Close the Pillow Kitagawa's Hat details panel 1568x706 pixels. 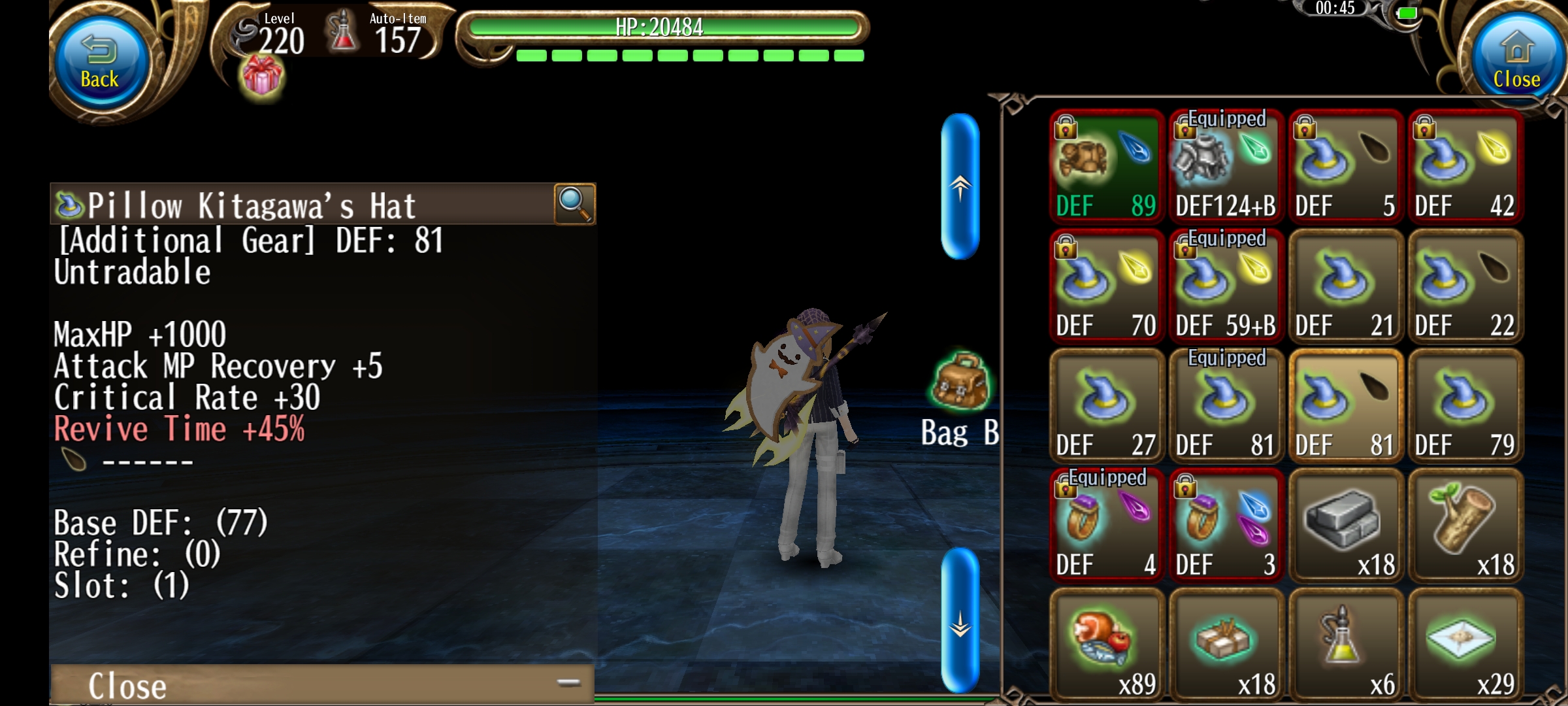[320, 684]
